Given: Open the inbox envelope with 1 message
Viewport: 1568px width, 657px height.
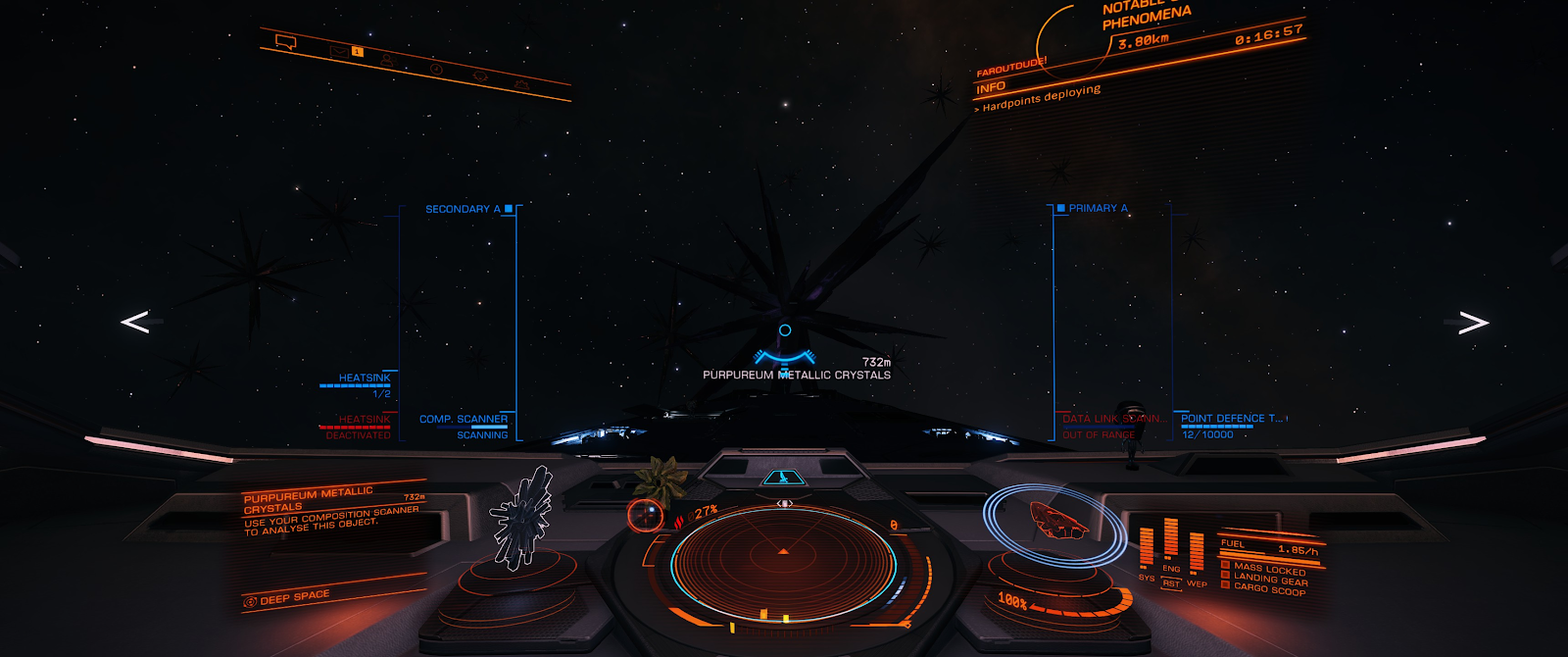Looking at the screenshot, I should click(339, 51).
